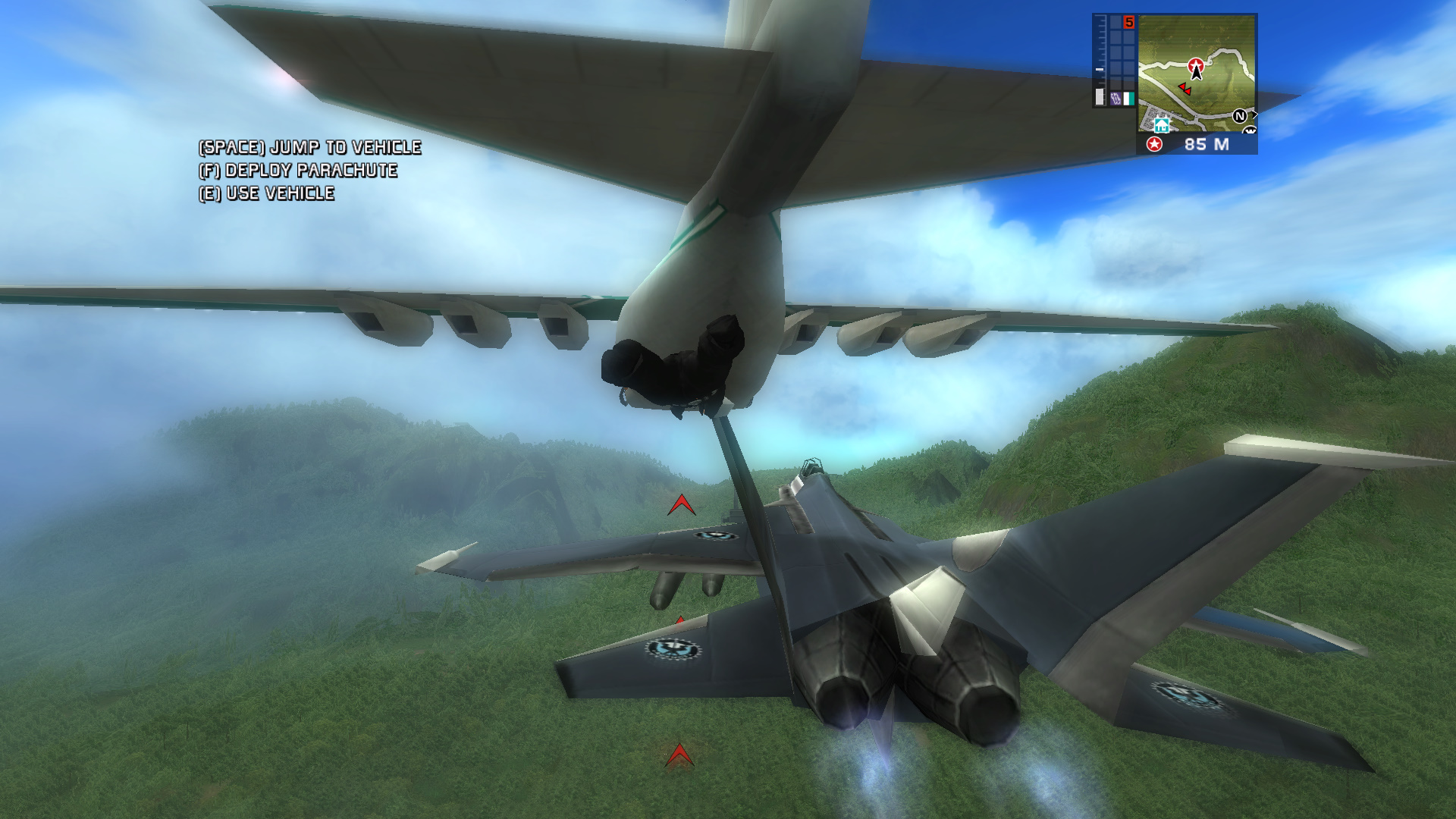Viewport: 1456px width, 819px height.
Task: Select the red star mission marker on minimap
Action: (x=1196, y=65)
